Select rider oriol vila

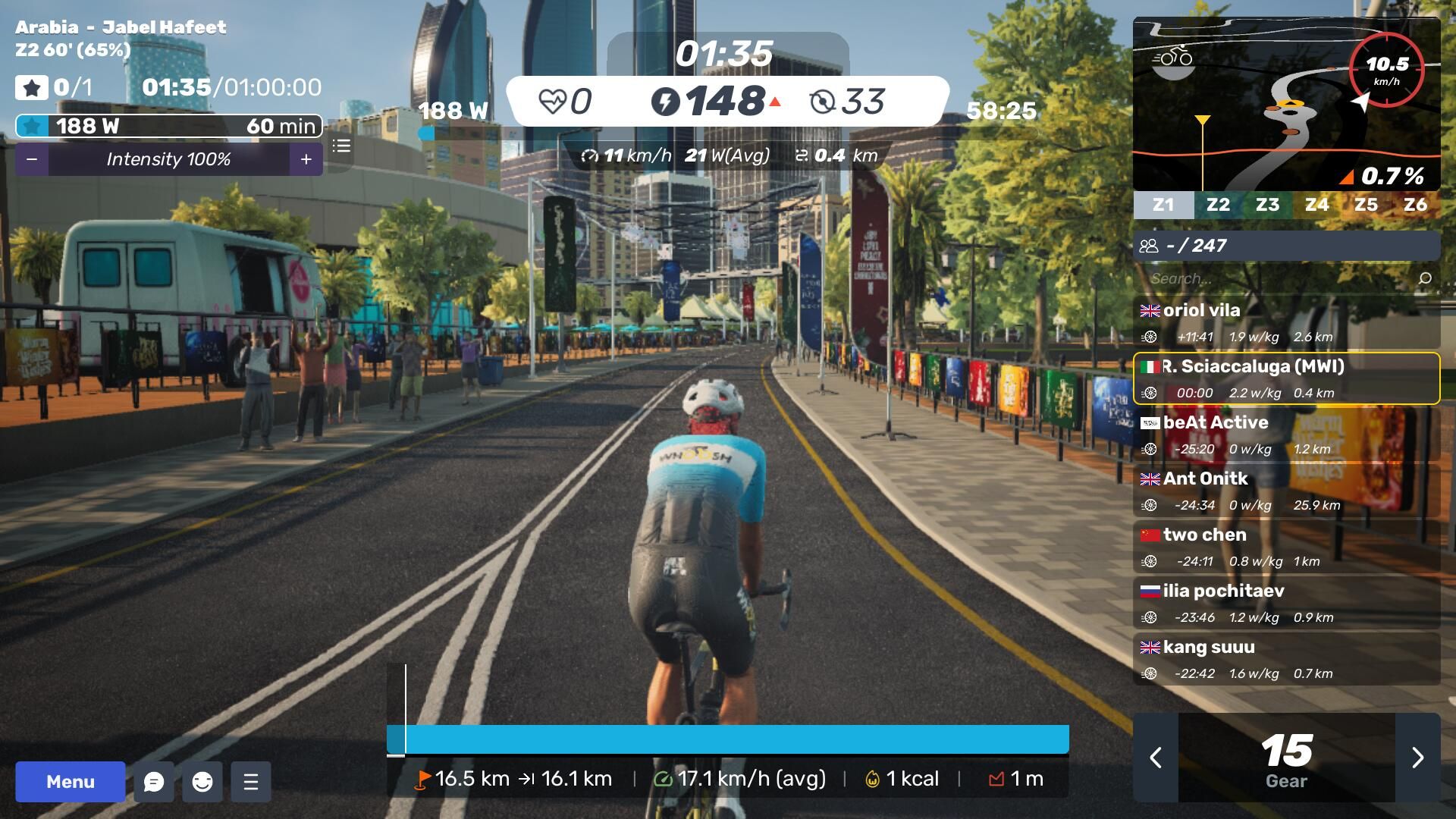click(1286, 322)
